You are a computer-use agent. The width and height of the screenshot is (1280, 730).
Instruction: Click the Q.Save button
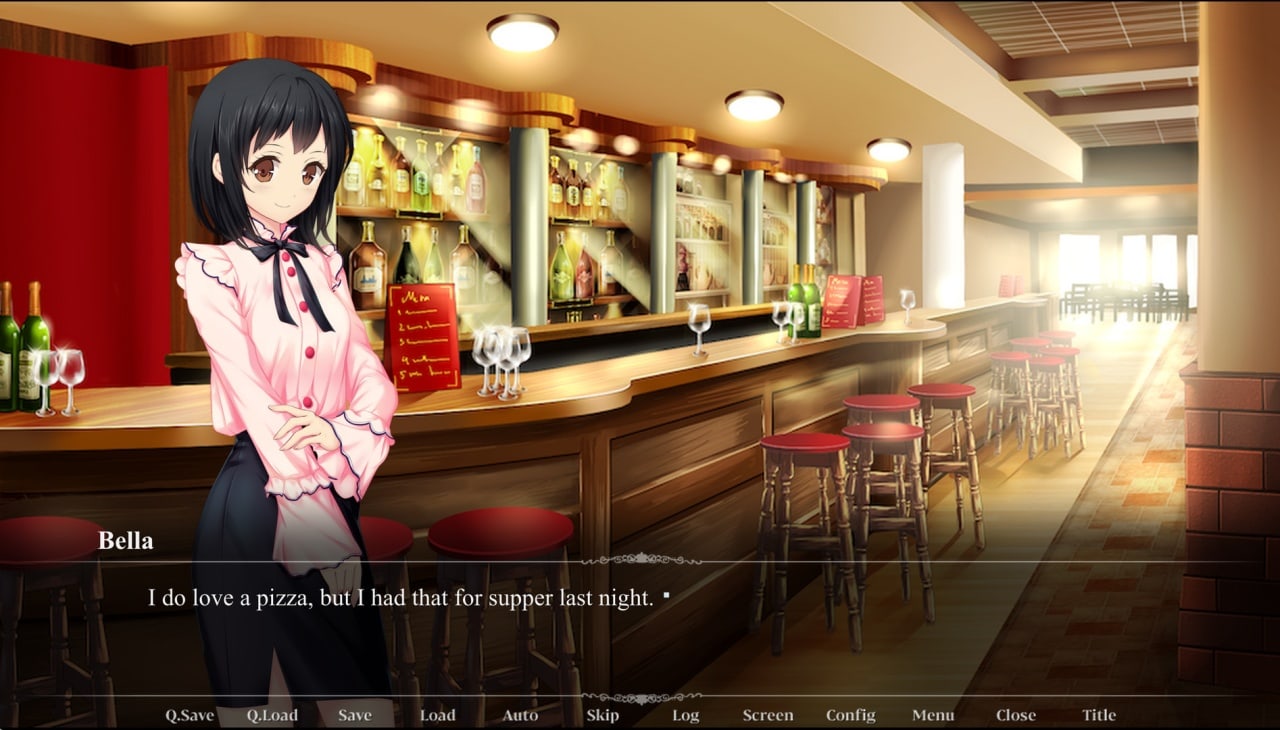pyautogui.click(x=189, y=715)
